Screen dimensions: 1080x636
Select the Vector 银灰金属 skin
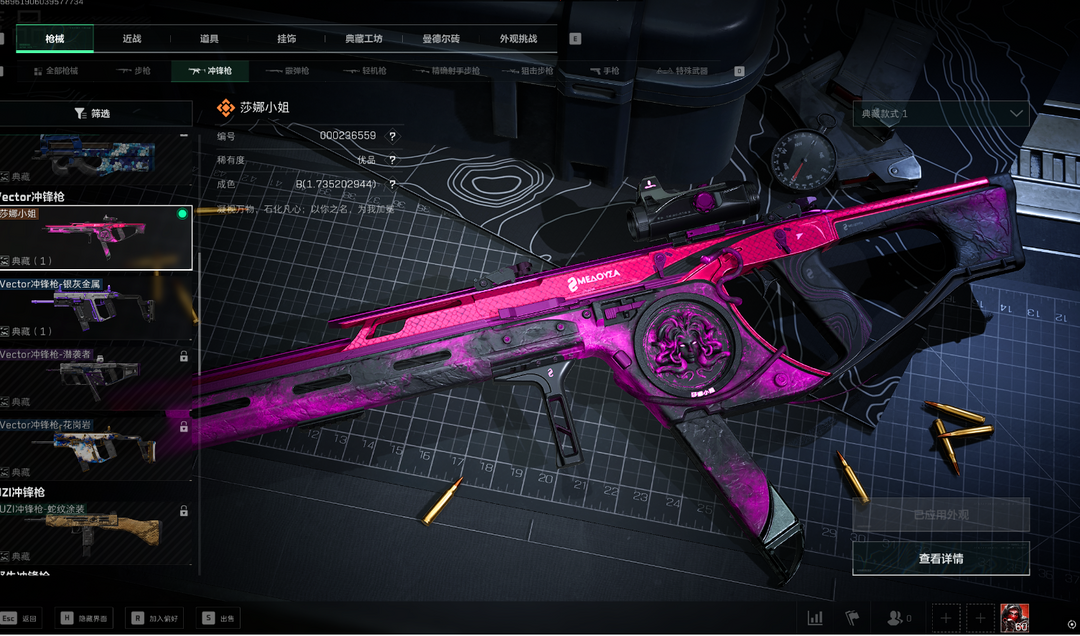pyautogui.click(x=96, y=308)
